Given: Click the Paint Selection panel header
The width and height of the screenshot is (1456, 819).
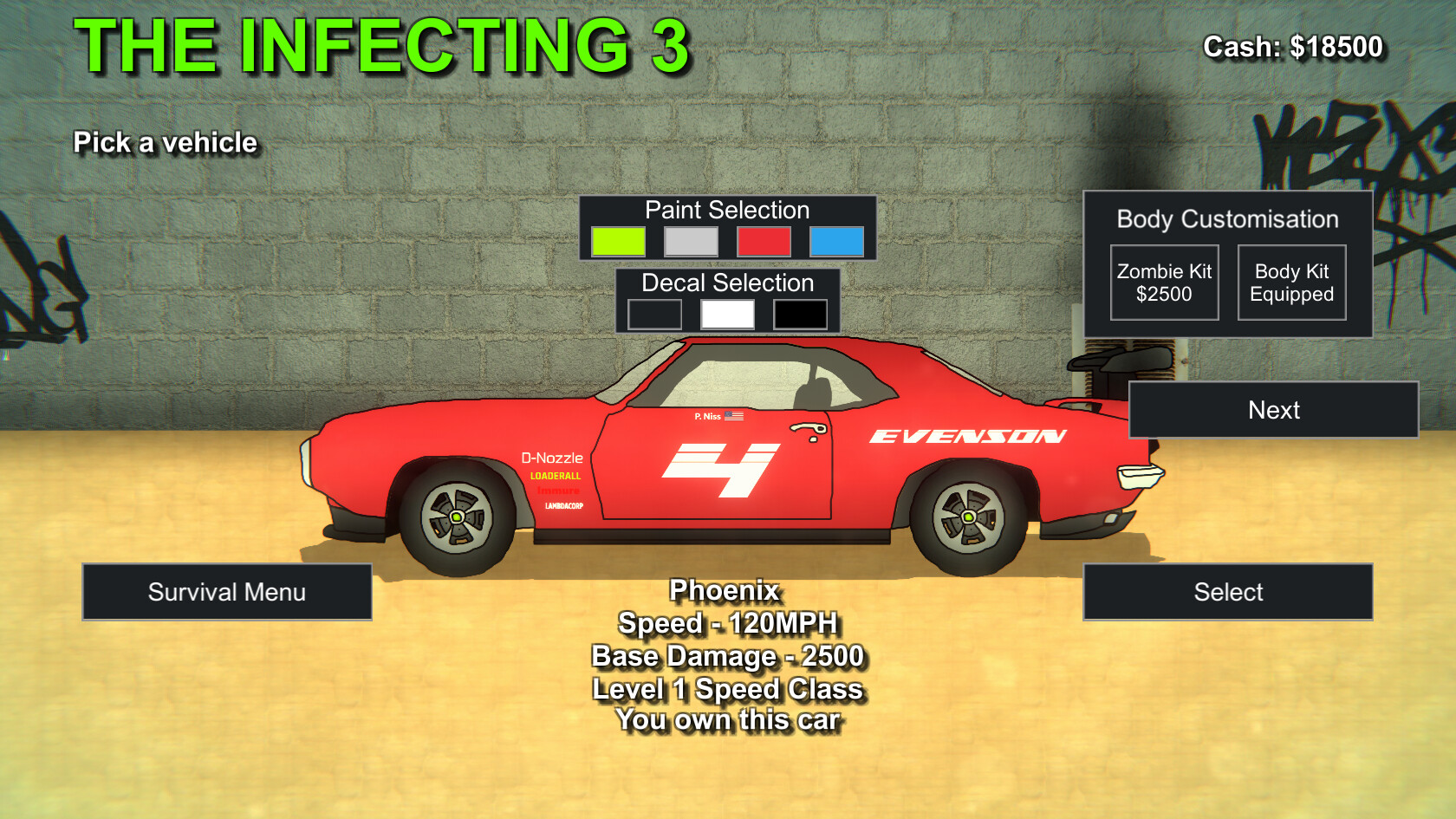Looking at the screenshot, I should click(x=726, y=210).
